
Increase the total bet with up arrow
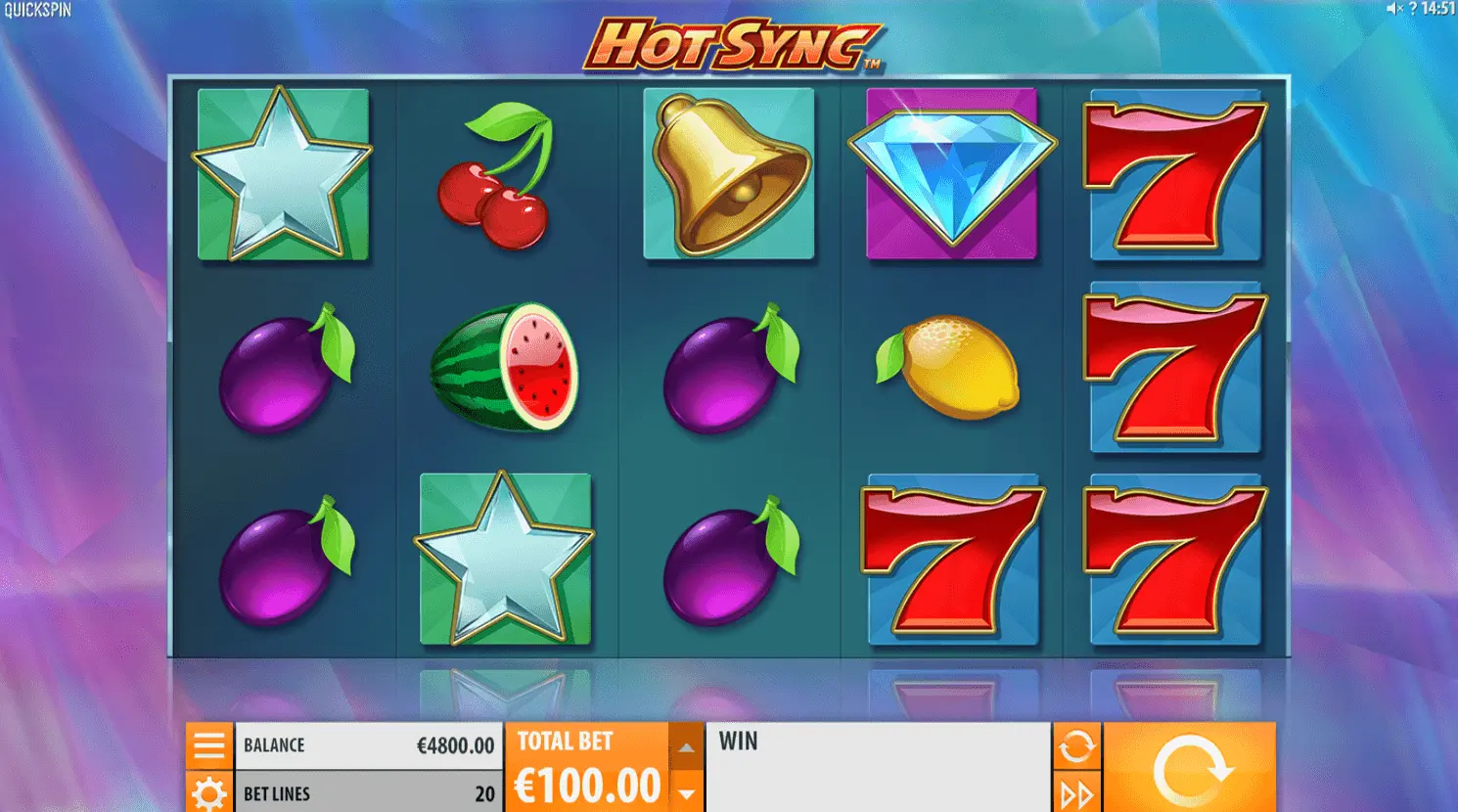pos(686,748)
